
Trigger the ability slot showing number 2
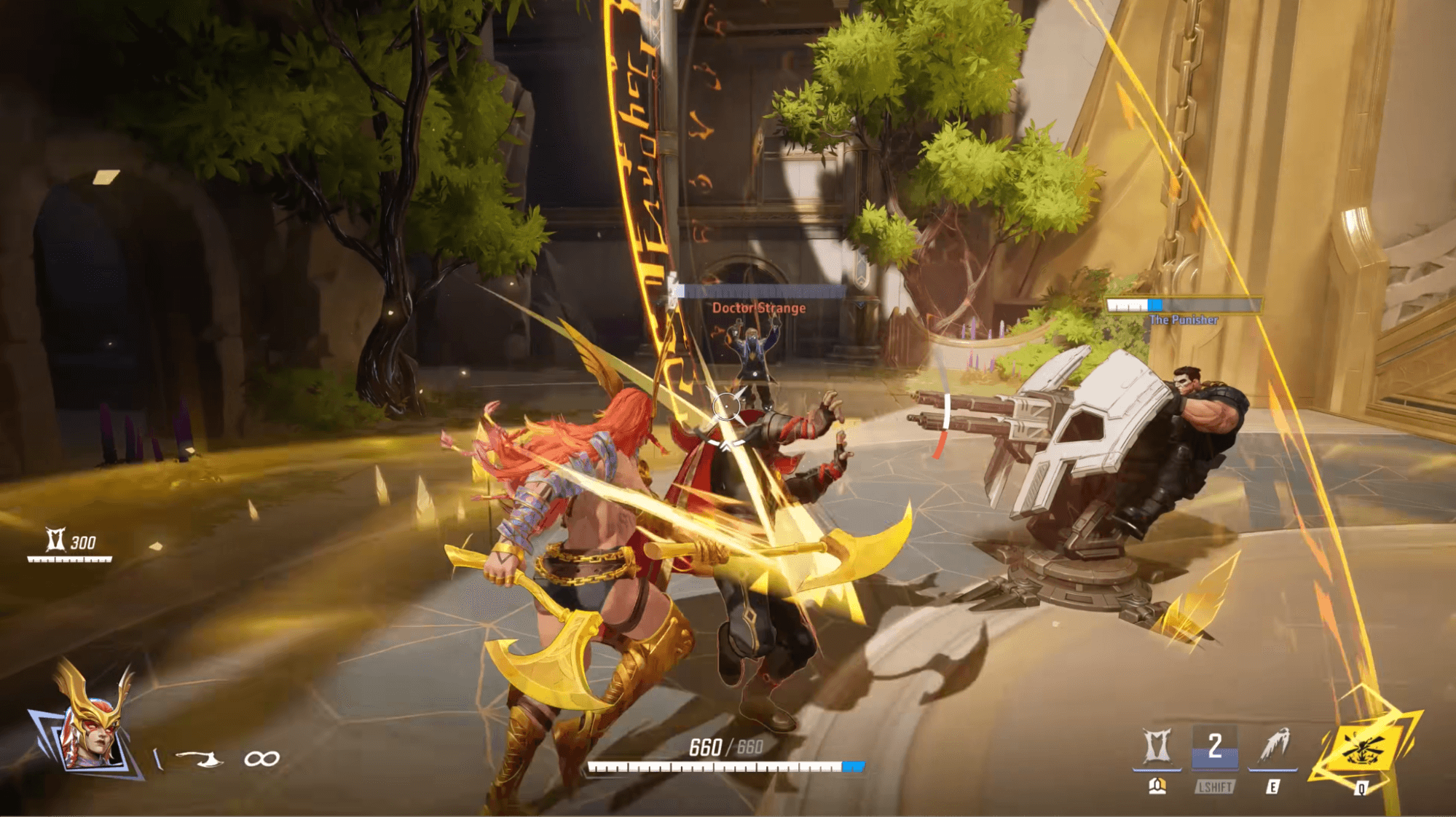(1214, 747)
